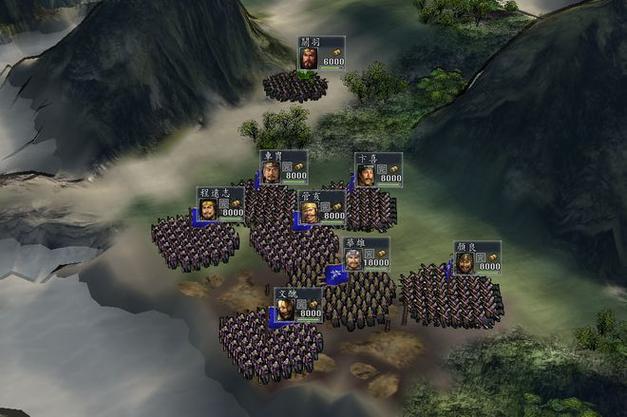The height and width of the screenshot is (417, 627).
Task: Select Hua Xiong's unit card with 18000 troops
Action: click(x=365, y=254)
